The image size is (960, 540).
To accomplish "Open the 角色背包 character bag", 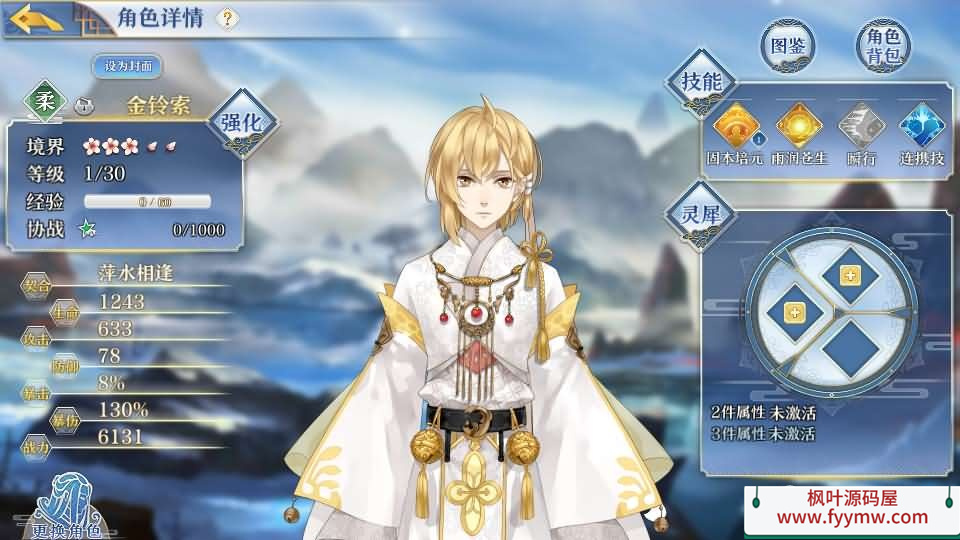I will (884, 46).
